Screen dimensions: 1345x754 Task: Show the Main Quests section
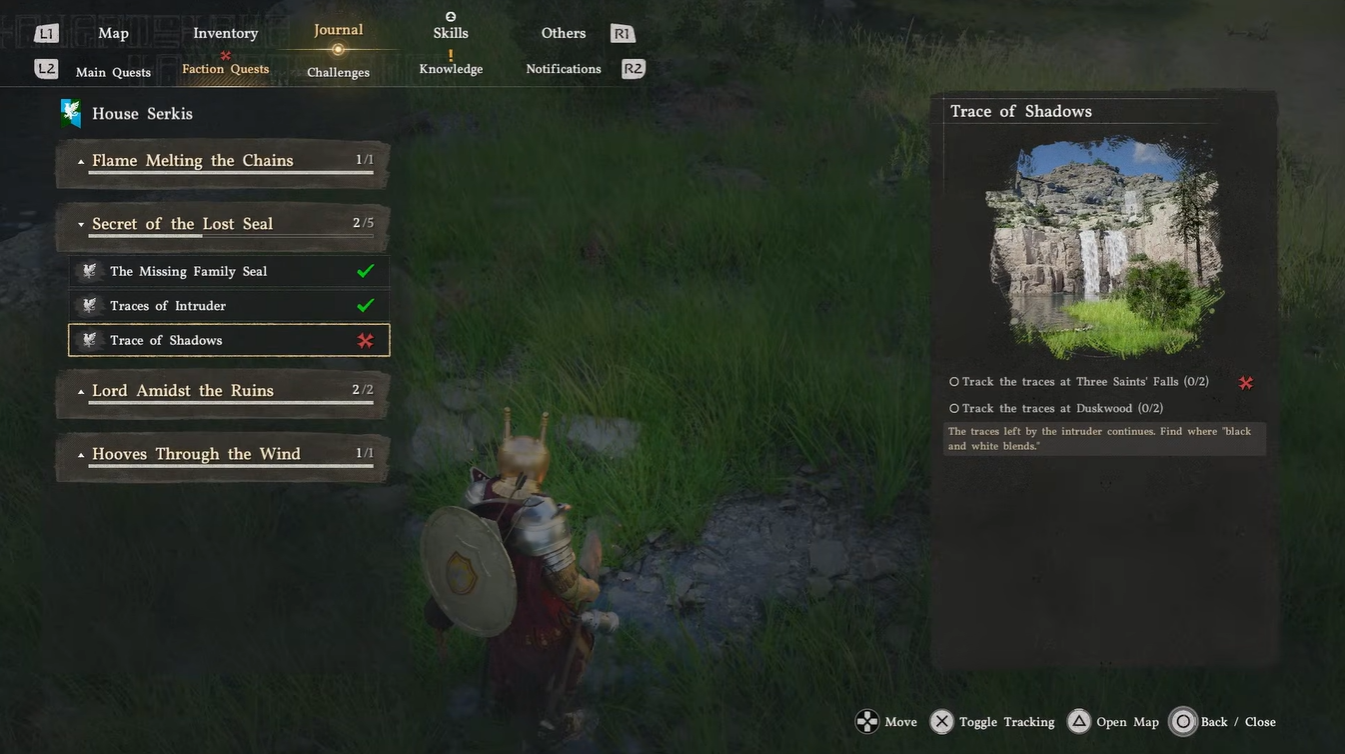pos(113,72)
